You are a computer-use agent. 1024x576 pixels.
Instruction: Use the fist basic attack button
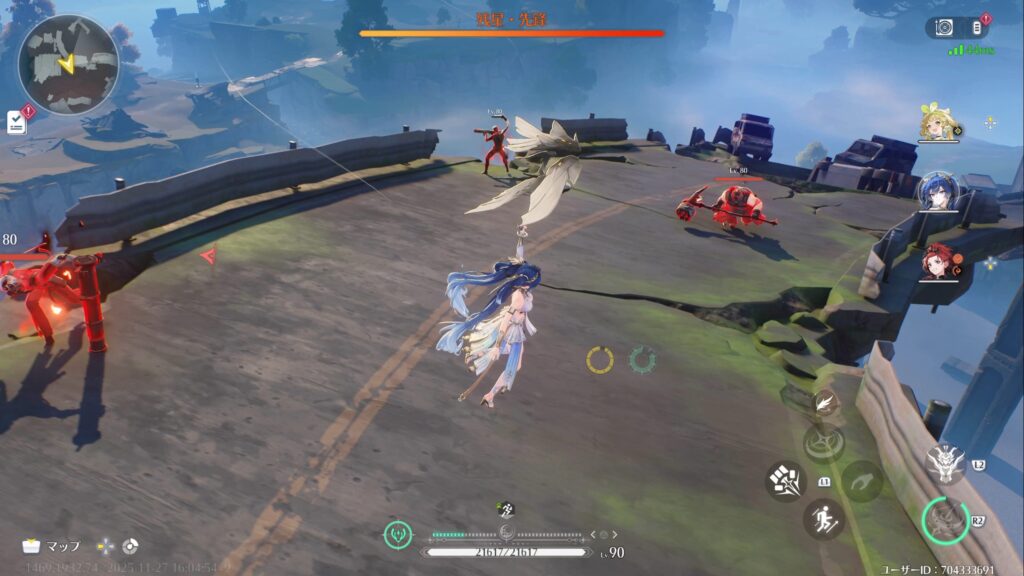(786, 481)
